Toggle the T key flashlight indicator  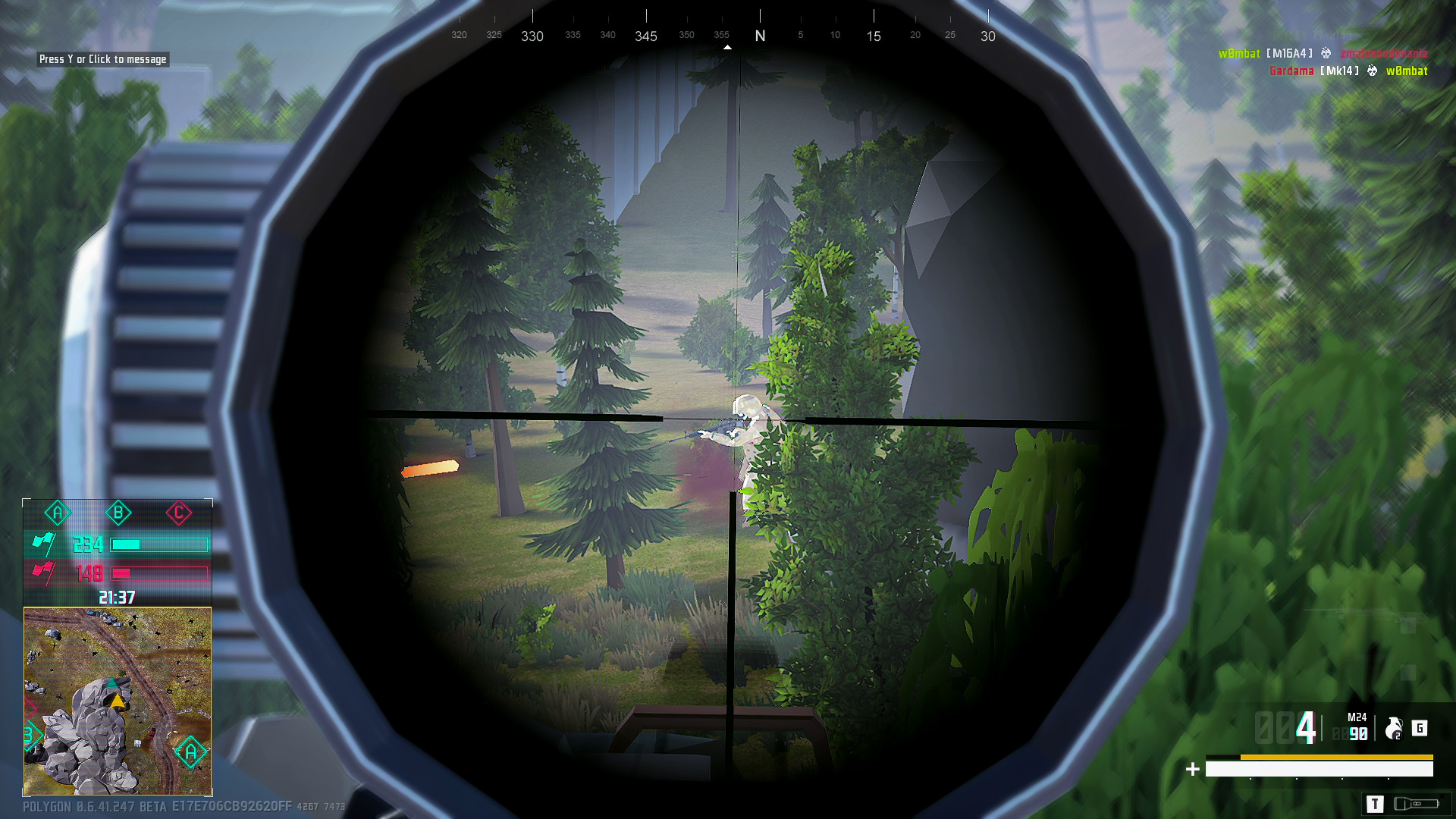(1376, 805)
